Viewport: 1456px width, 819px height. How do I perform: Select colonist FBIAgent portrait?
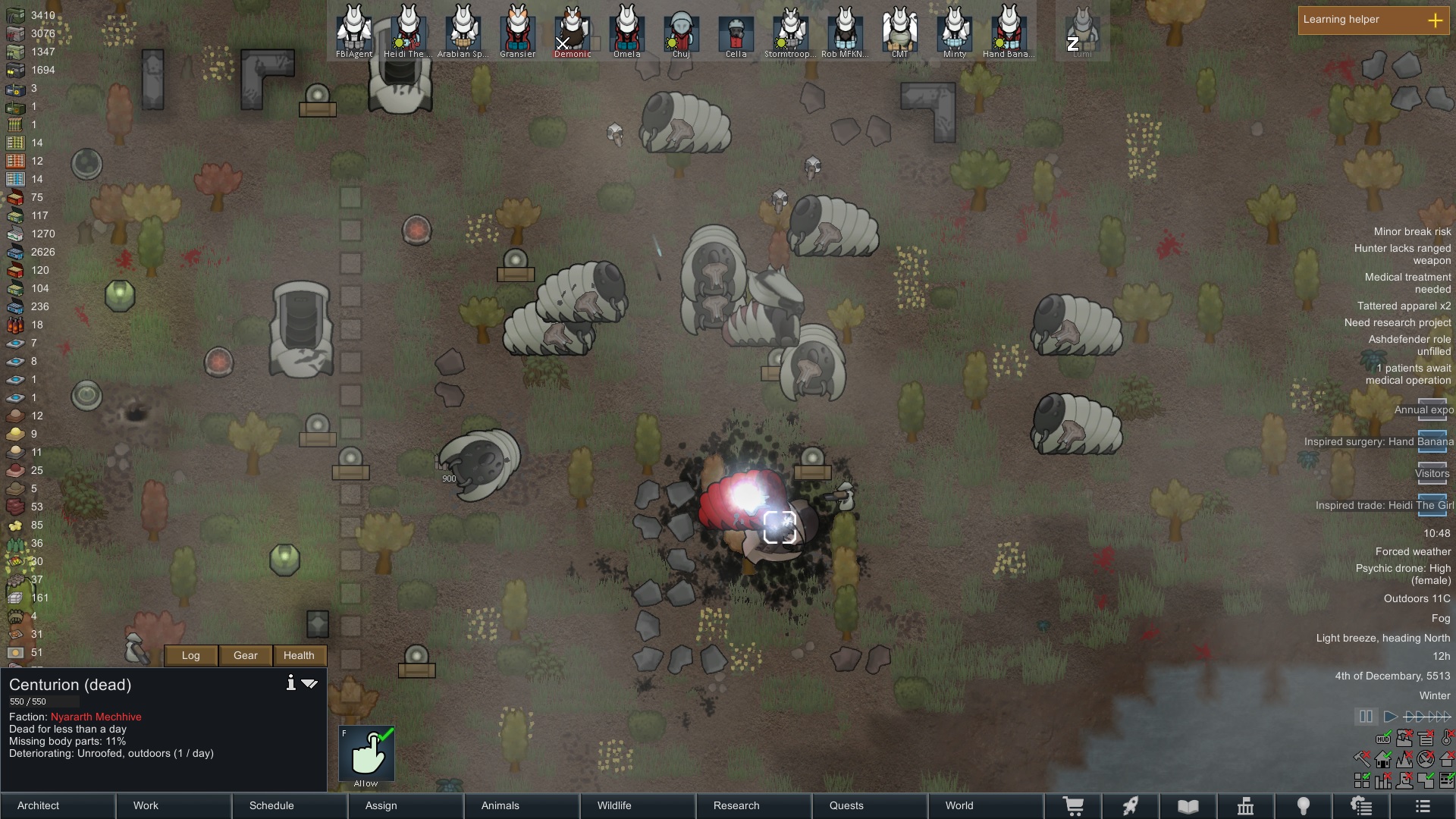pyautogui.click(x=354, y=30)
